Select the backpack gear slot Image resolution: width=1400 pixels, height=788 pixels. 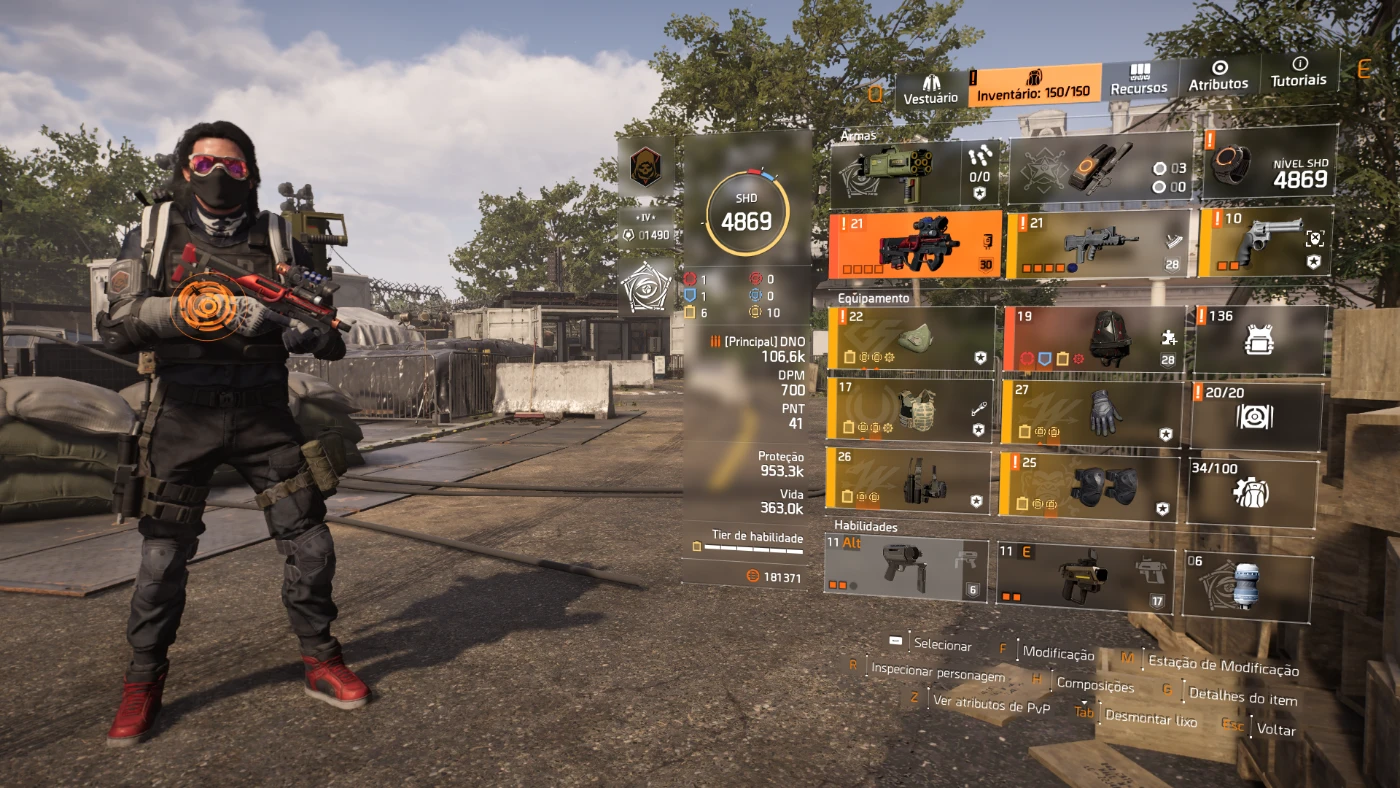(x=1093, y=339)
